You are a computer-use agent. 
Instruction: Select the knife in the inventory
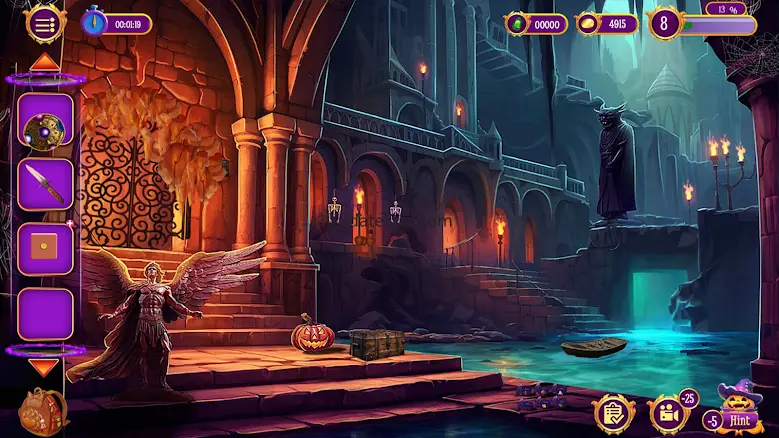pos(45,184)
